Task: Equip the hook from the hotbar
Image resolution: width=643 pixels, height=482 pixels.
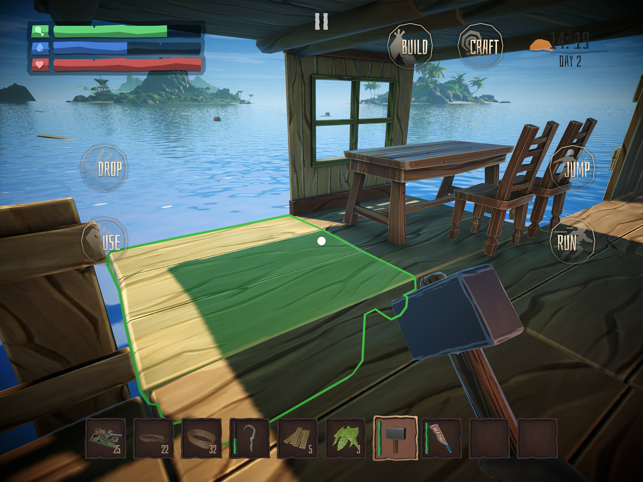Action: [250, 438]
